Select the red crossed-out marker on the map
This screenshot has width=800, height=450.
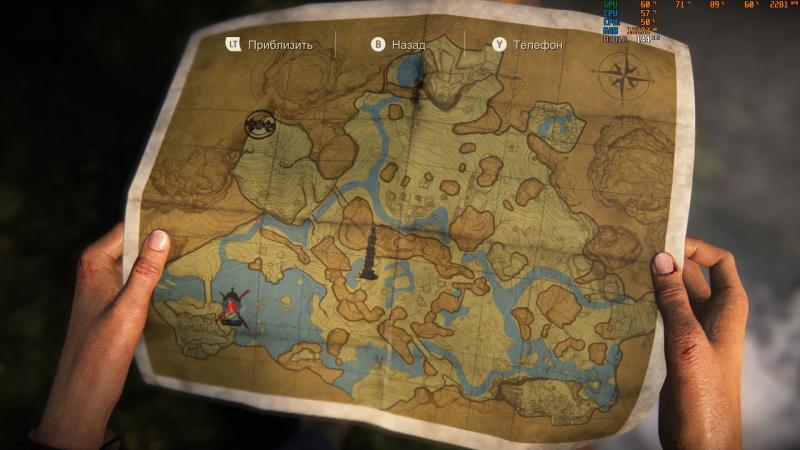coord(232,305)
